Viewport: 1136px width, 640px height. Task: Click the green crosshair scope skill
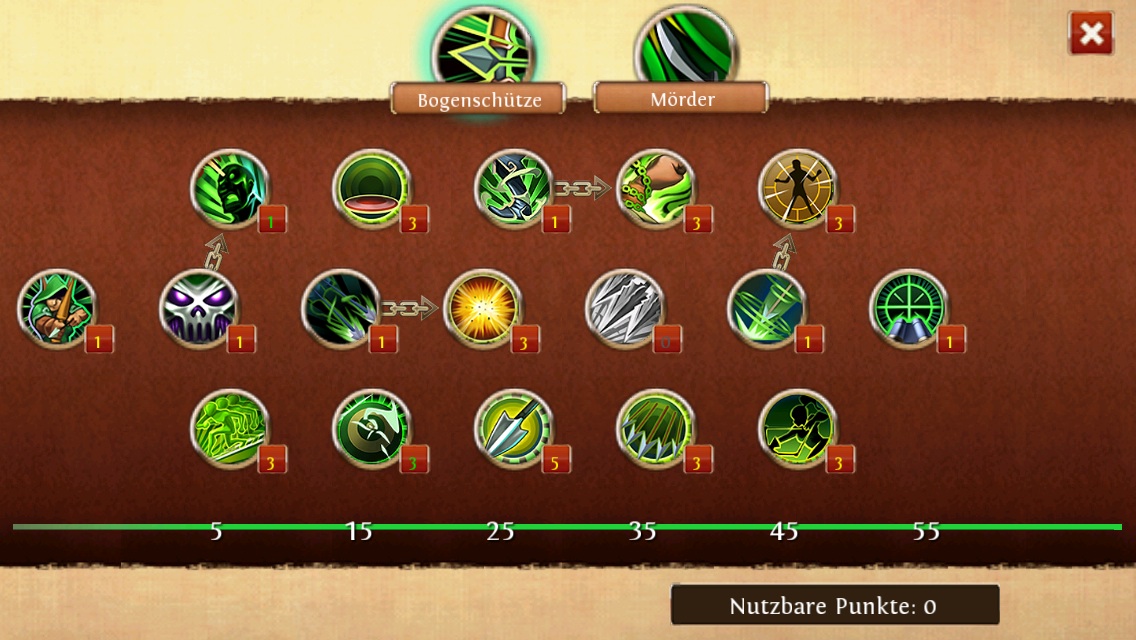click(909, 309)
